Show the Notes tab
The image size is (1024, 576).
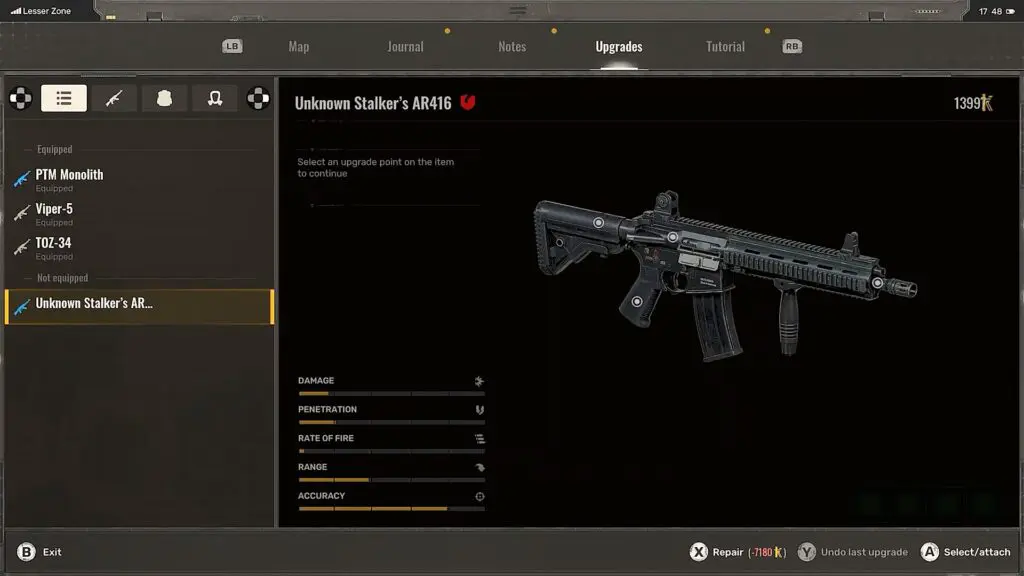point(512,47)
